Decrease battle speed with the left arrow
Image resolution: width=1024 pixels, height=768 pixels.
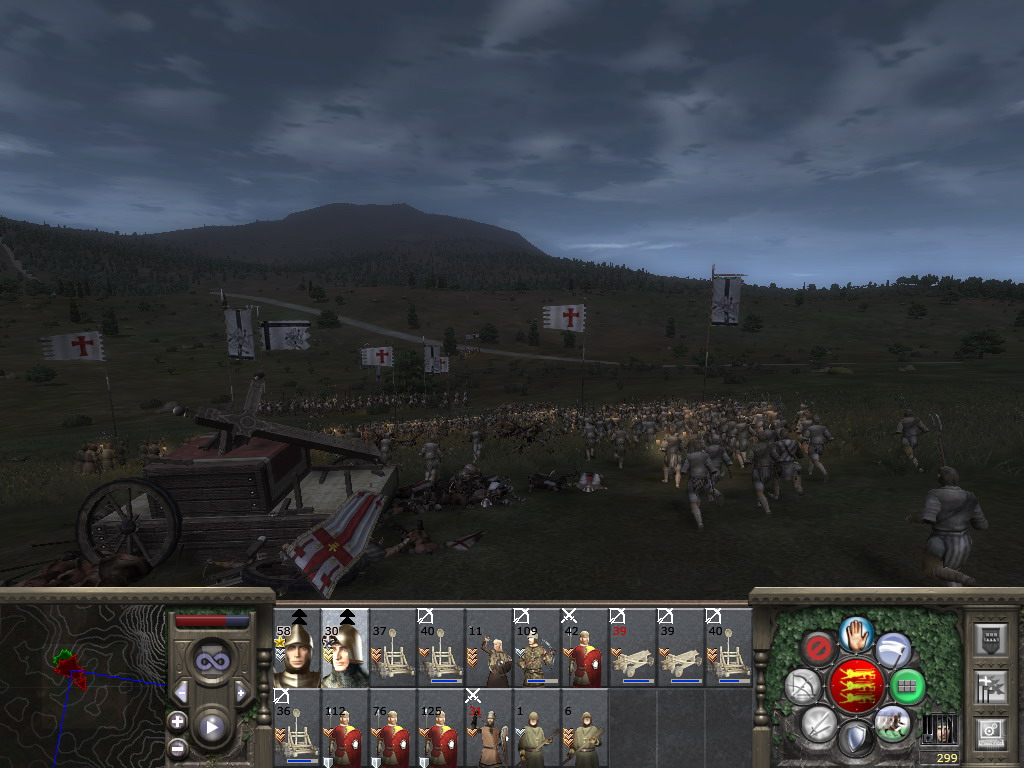click(180, 692)
